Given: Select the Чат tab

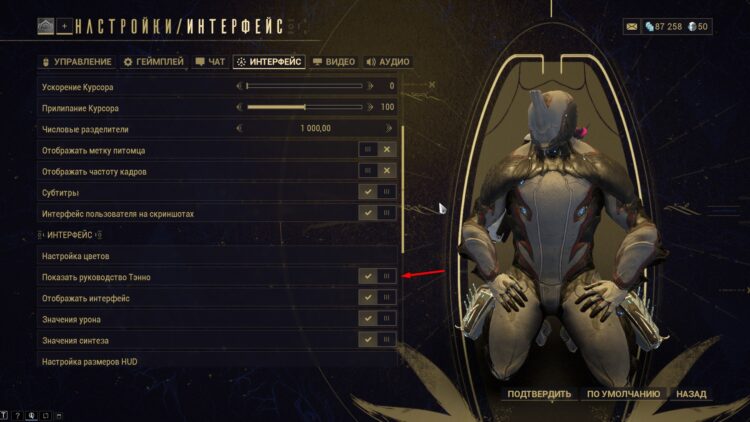Looking at the screenshot, I should coord(210,62).
